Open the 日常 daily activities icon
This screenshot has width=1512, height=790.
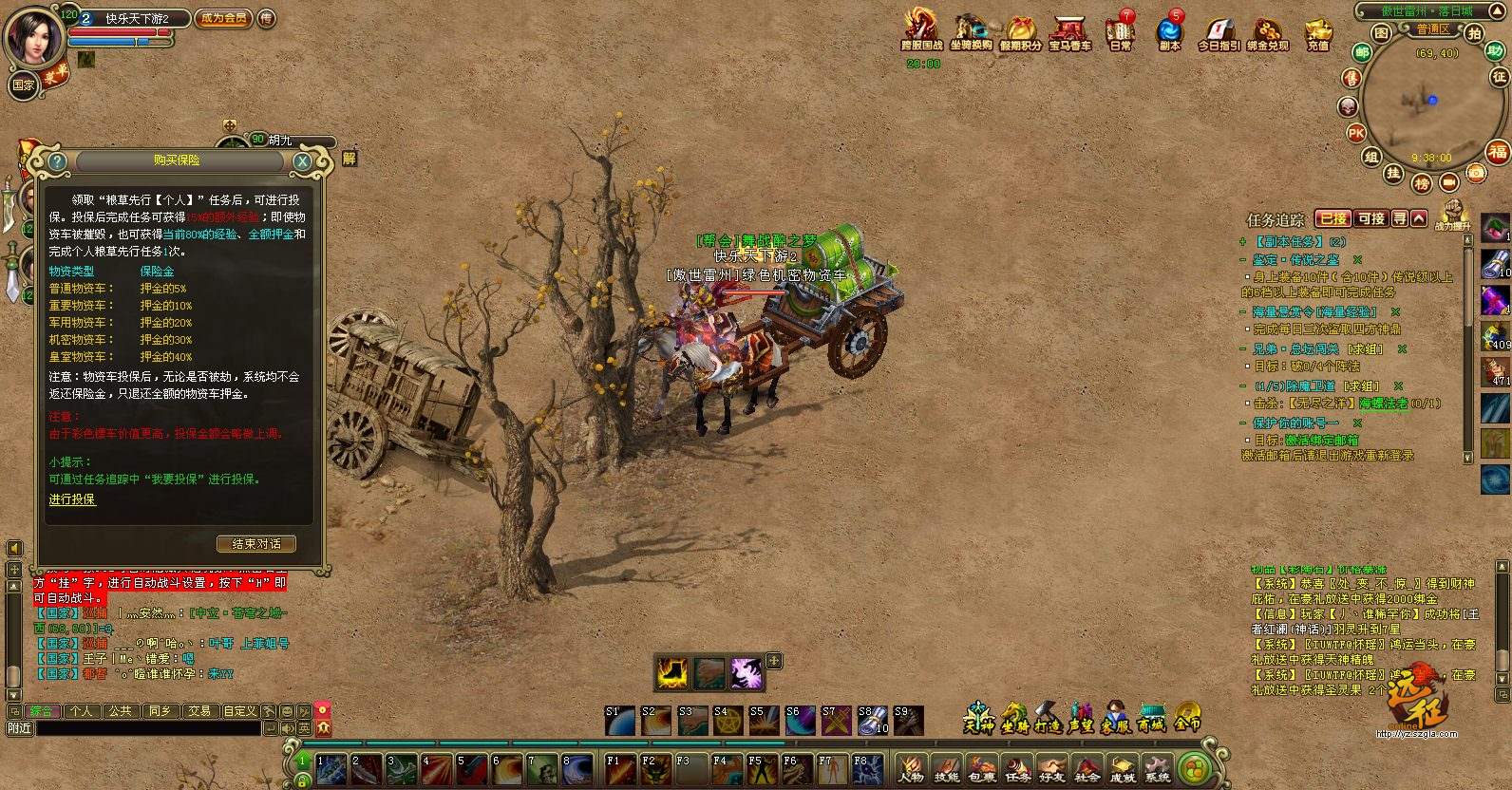(1121, 31)
